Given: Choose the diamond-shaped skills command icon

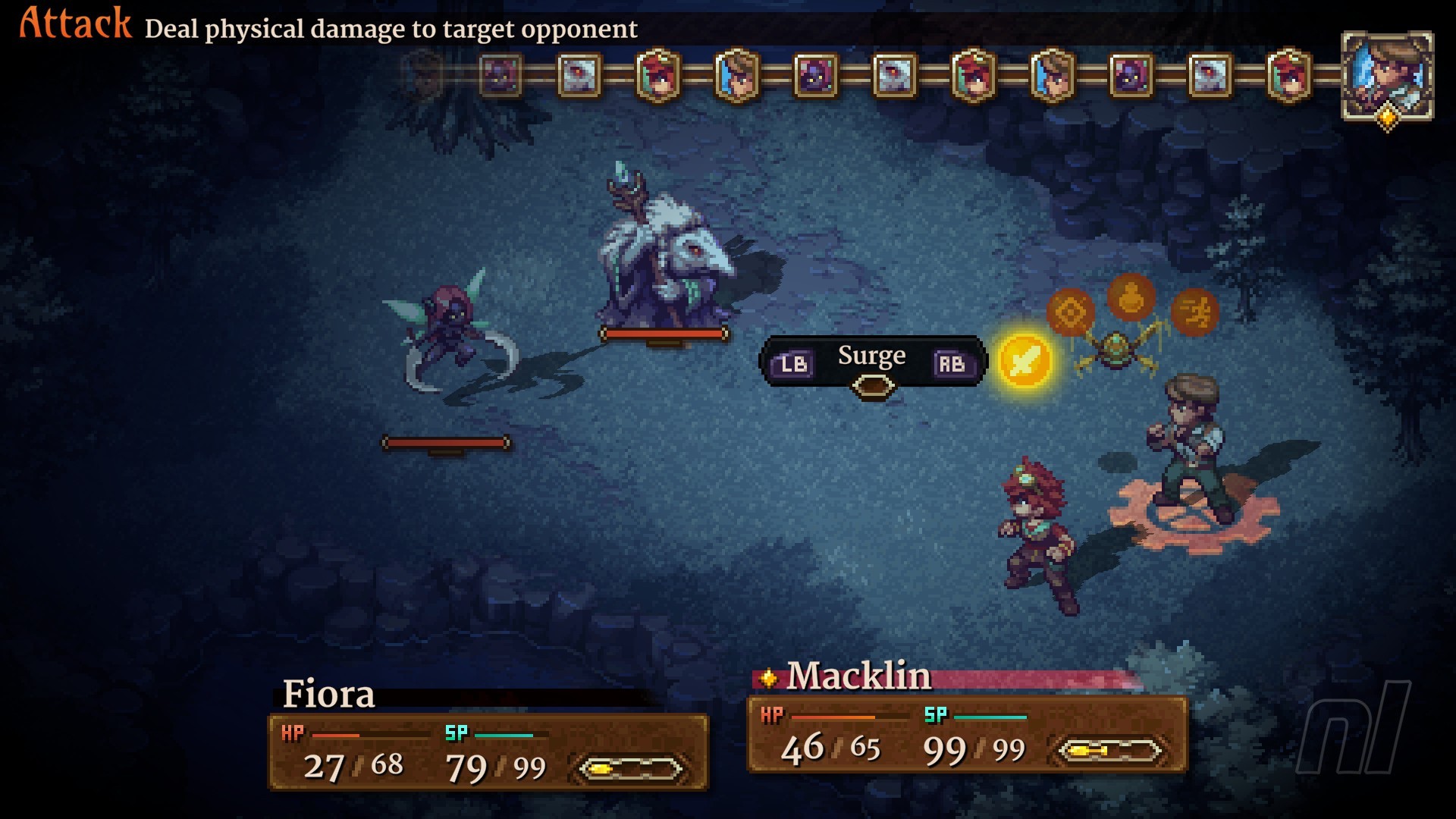Looking at the screenshot, I should 1070,311.
